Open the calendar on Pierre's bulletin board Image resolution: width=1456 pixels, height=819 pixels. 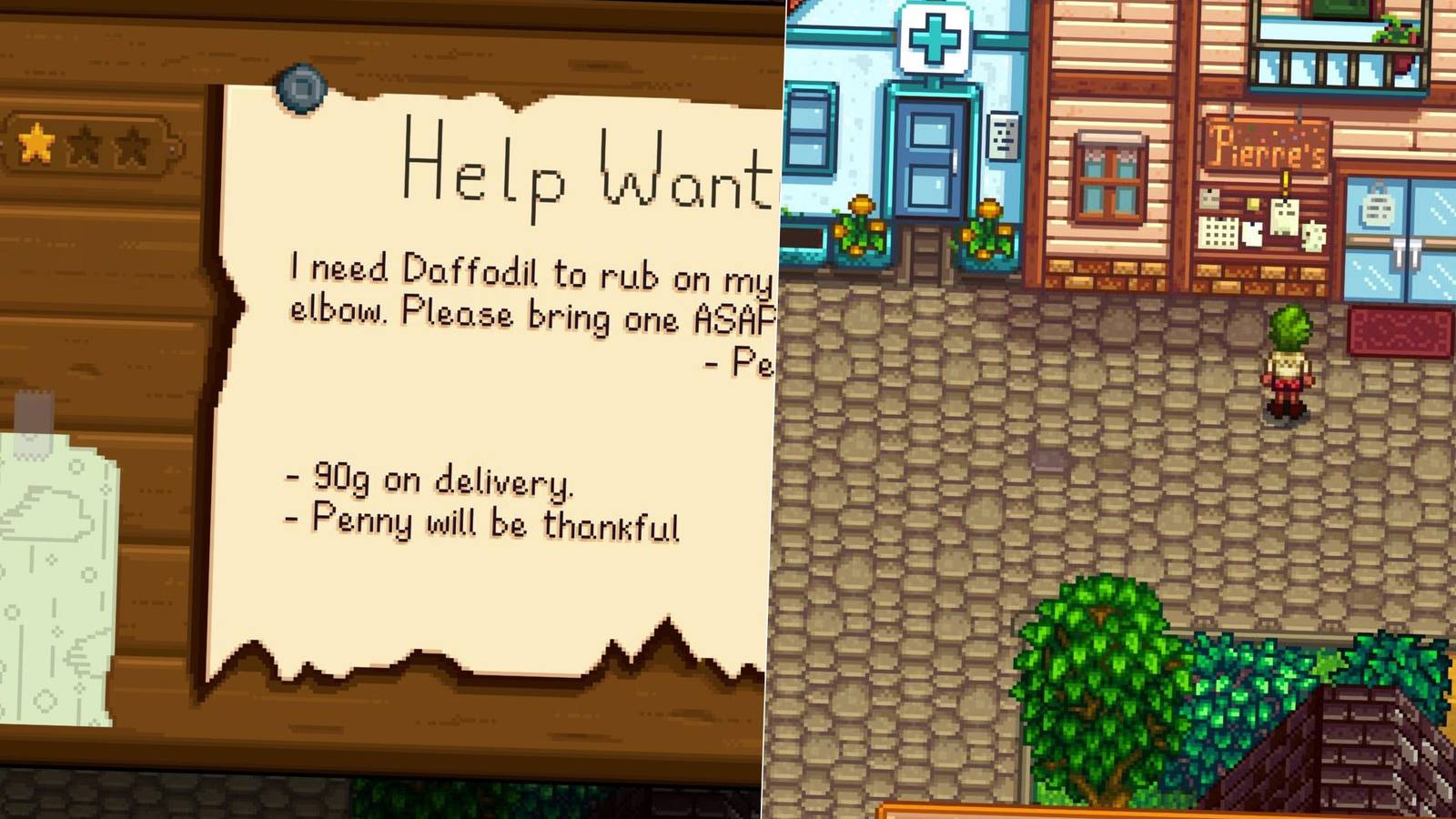1218,232
